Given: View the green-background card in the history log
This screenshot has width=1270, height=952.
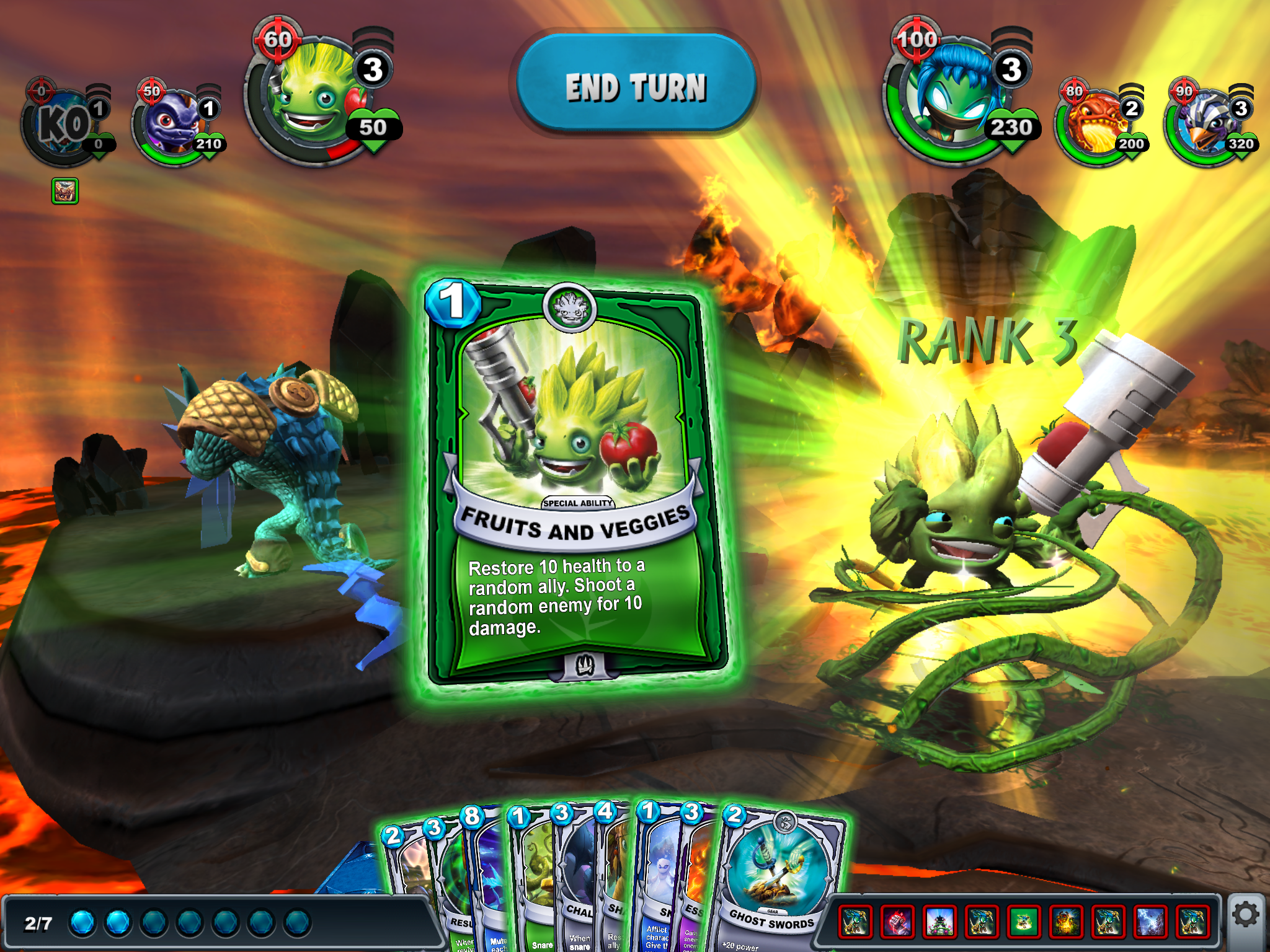Looking at the screenshot, I should (x=1024, y=920).
